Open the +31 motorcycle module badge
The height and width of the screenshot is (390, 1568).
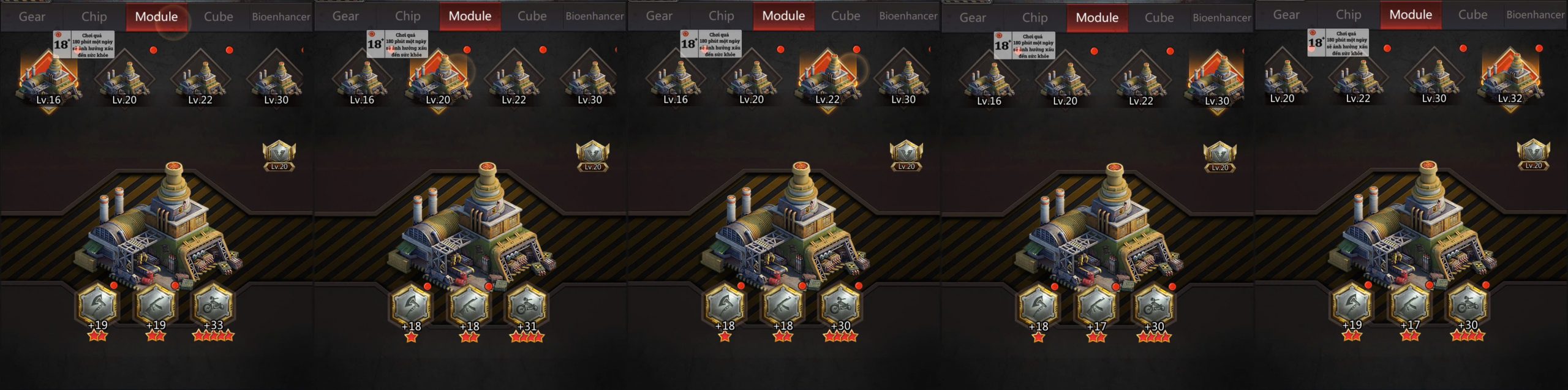click(527, 305)
